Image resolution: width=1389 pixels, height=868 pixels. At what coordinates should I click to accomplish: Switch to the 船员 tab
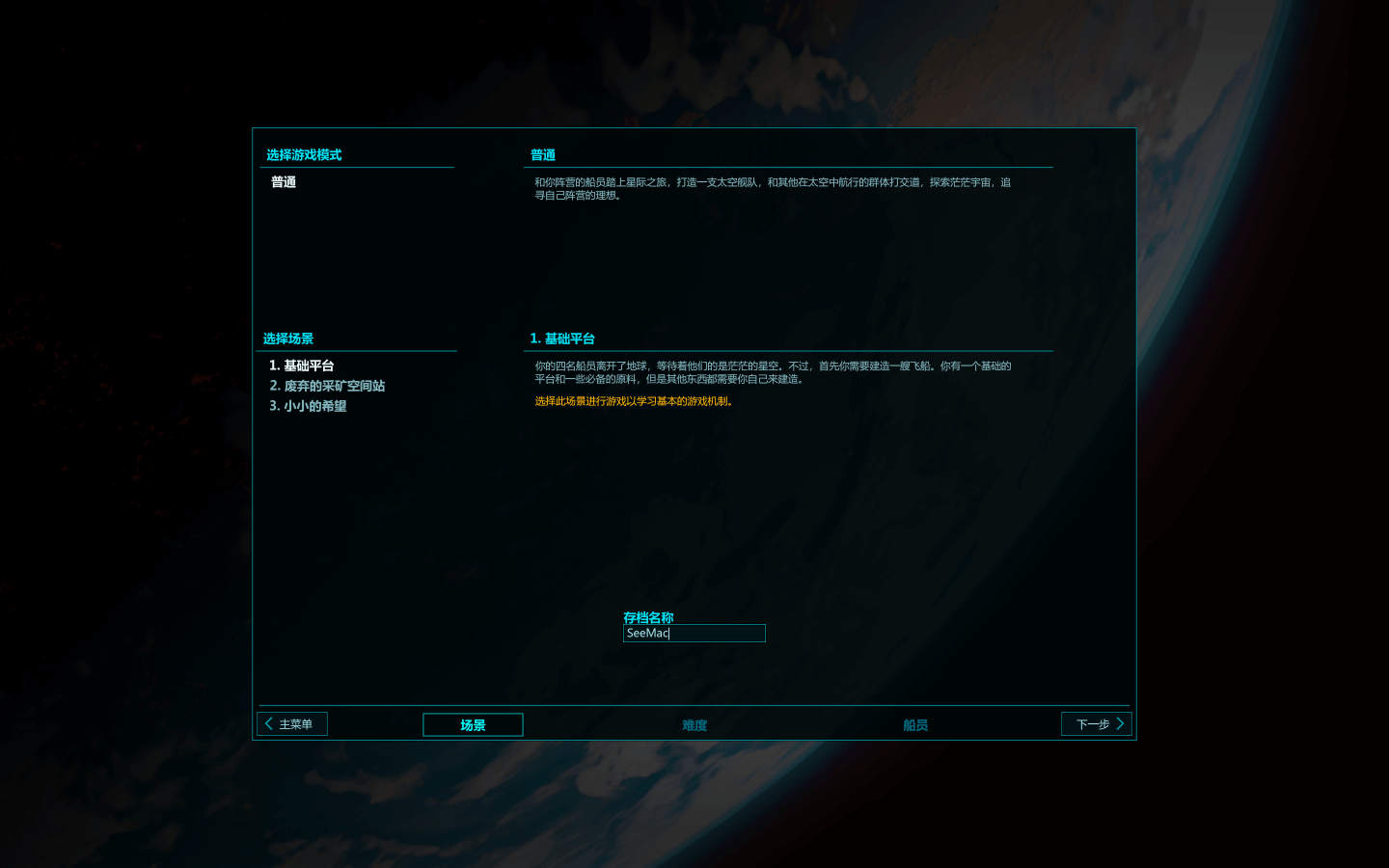tap(914, 724)
